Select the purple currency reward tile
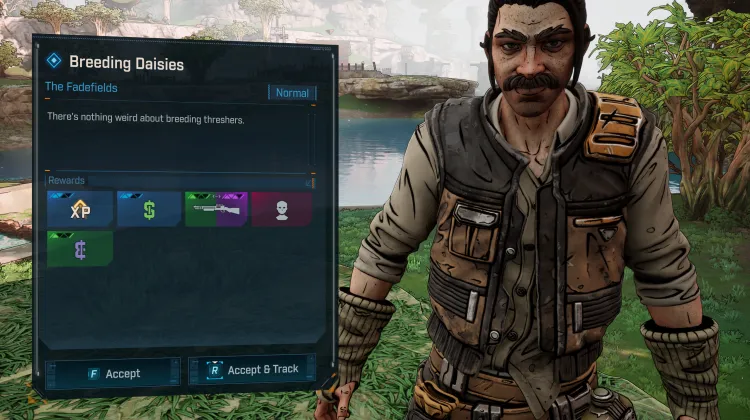 (80, 249)
